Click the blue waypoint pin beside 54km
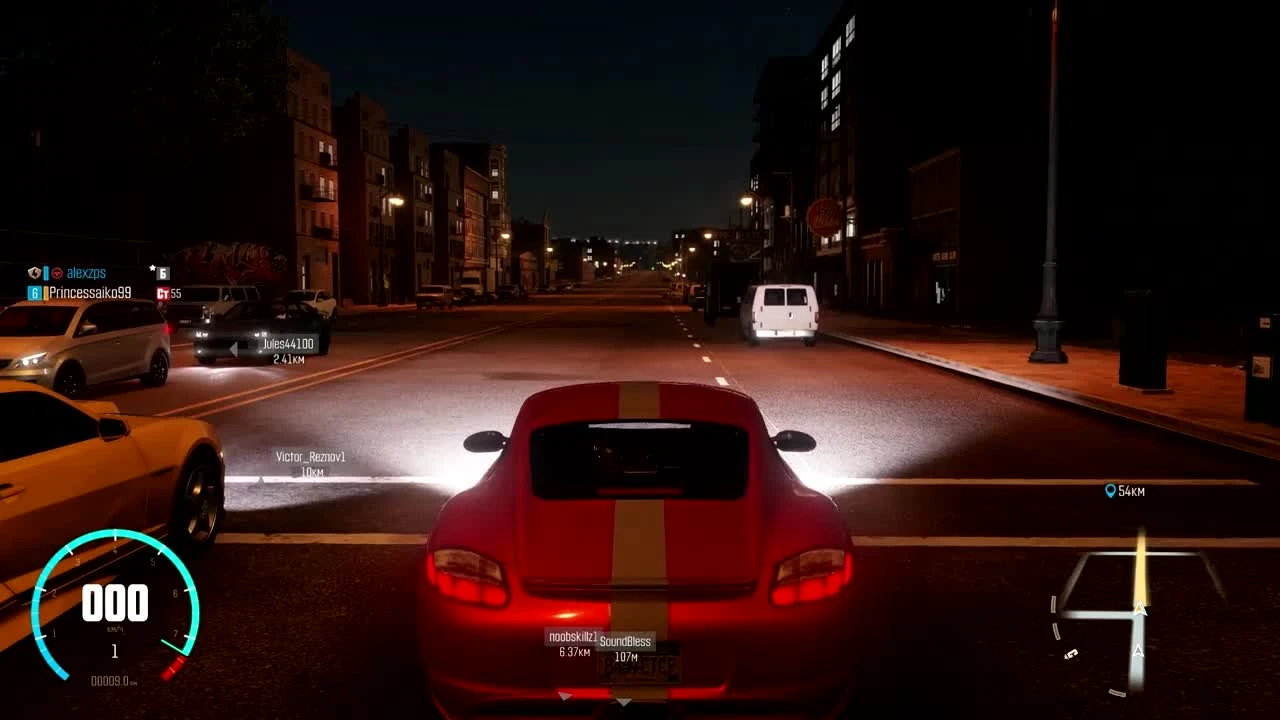Viewport: 1280px width, 720px height. pyautogui.click(x=1108, y=490)
